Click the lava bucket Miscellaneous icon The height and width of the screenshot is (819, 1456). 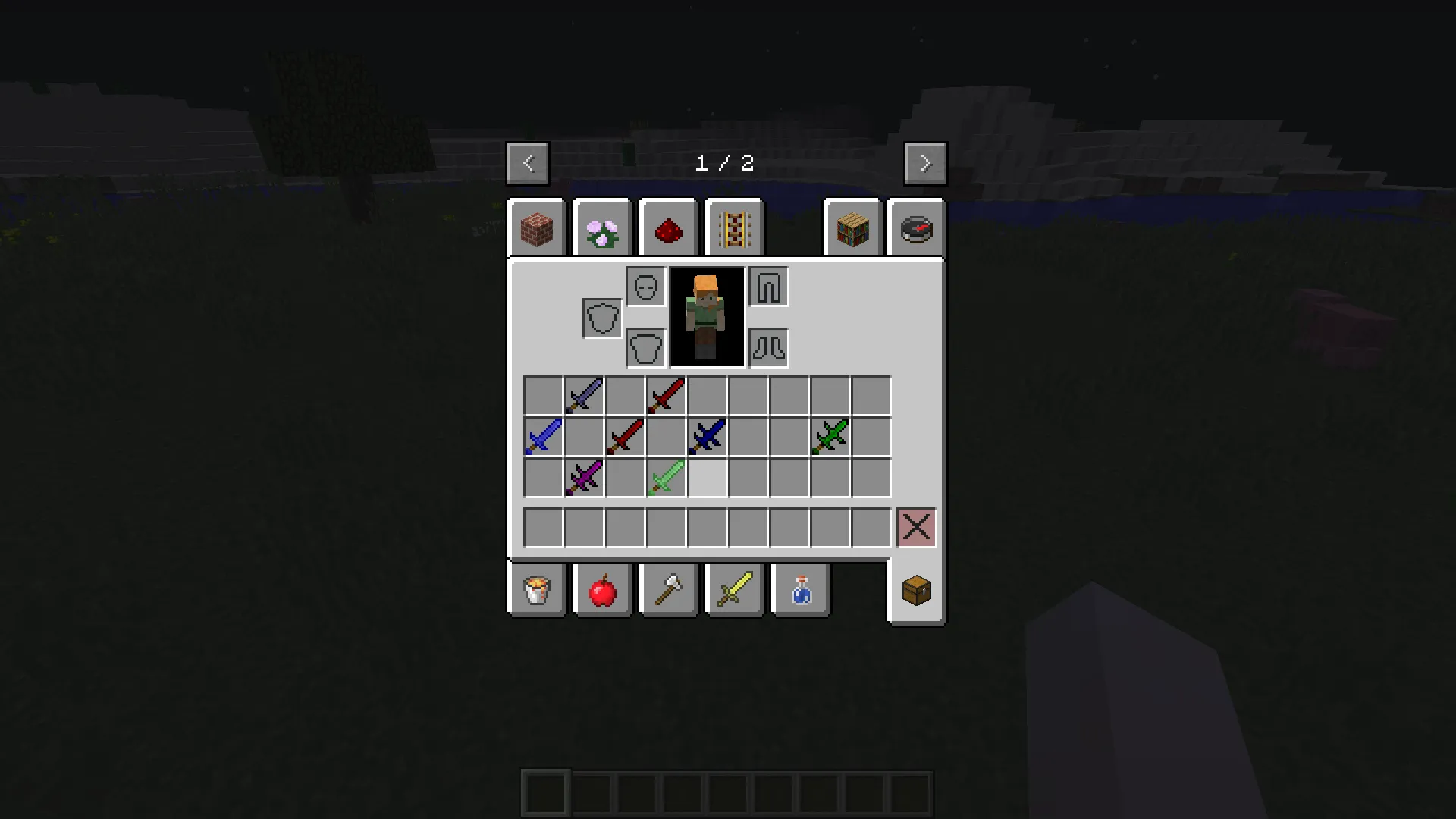537,591
